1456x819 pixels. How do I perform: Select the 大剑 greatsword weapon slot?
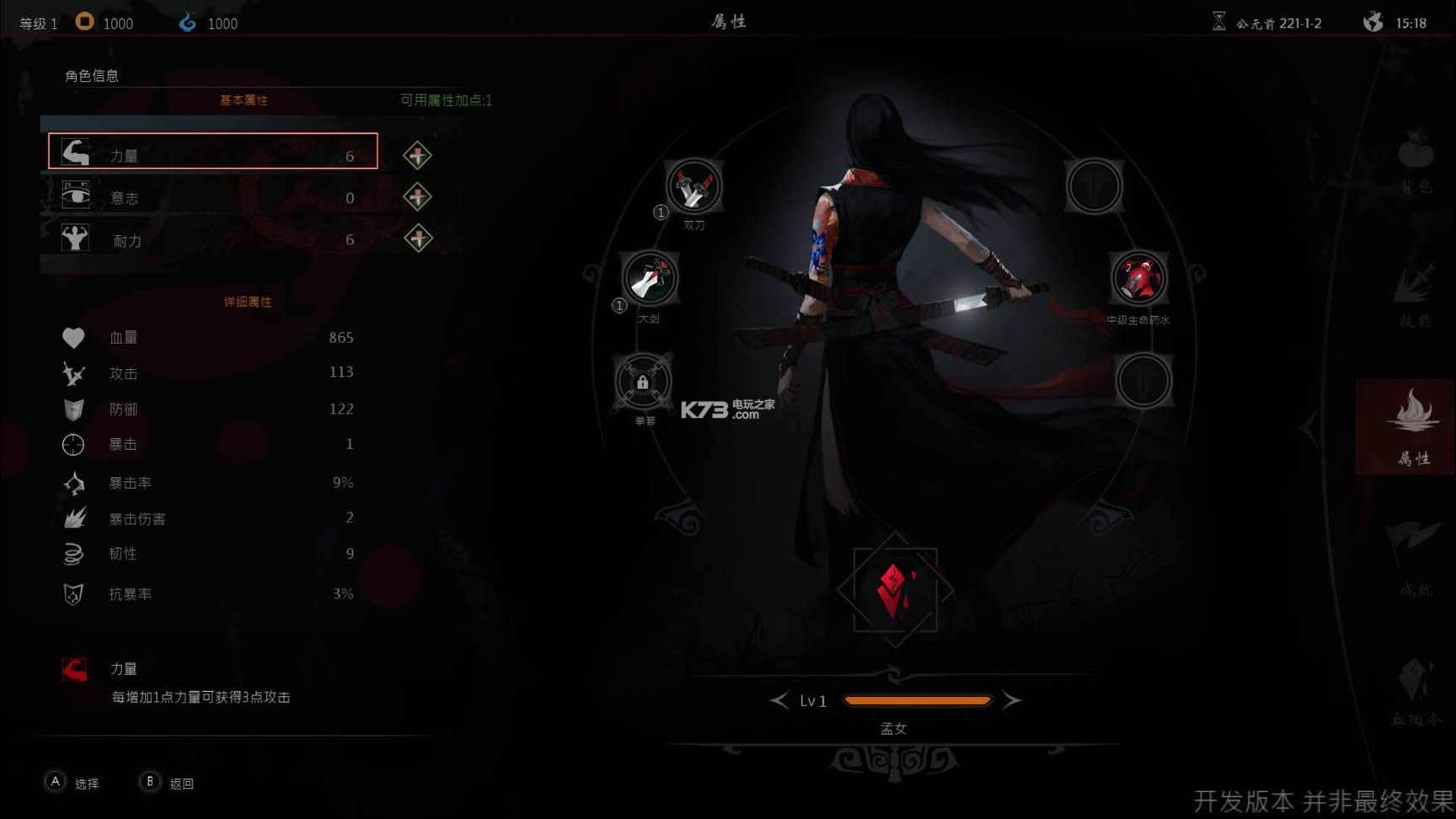[650, 279]
